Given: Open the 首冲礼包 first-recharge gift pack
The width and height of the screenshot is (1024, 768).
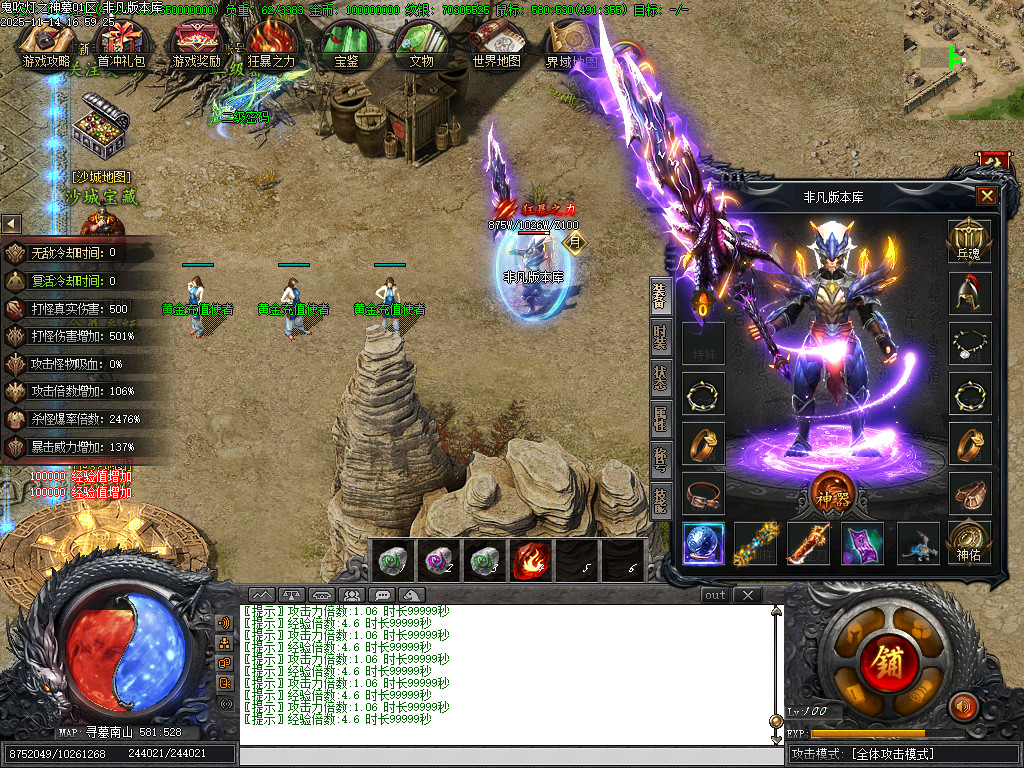Looking at the screenshot, I should point(121,44).
